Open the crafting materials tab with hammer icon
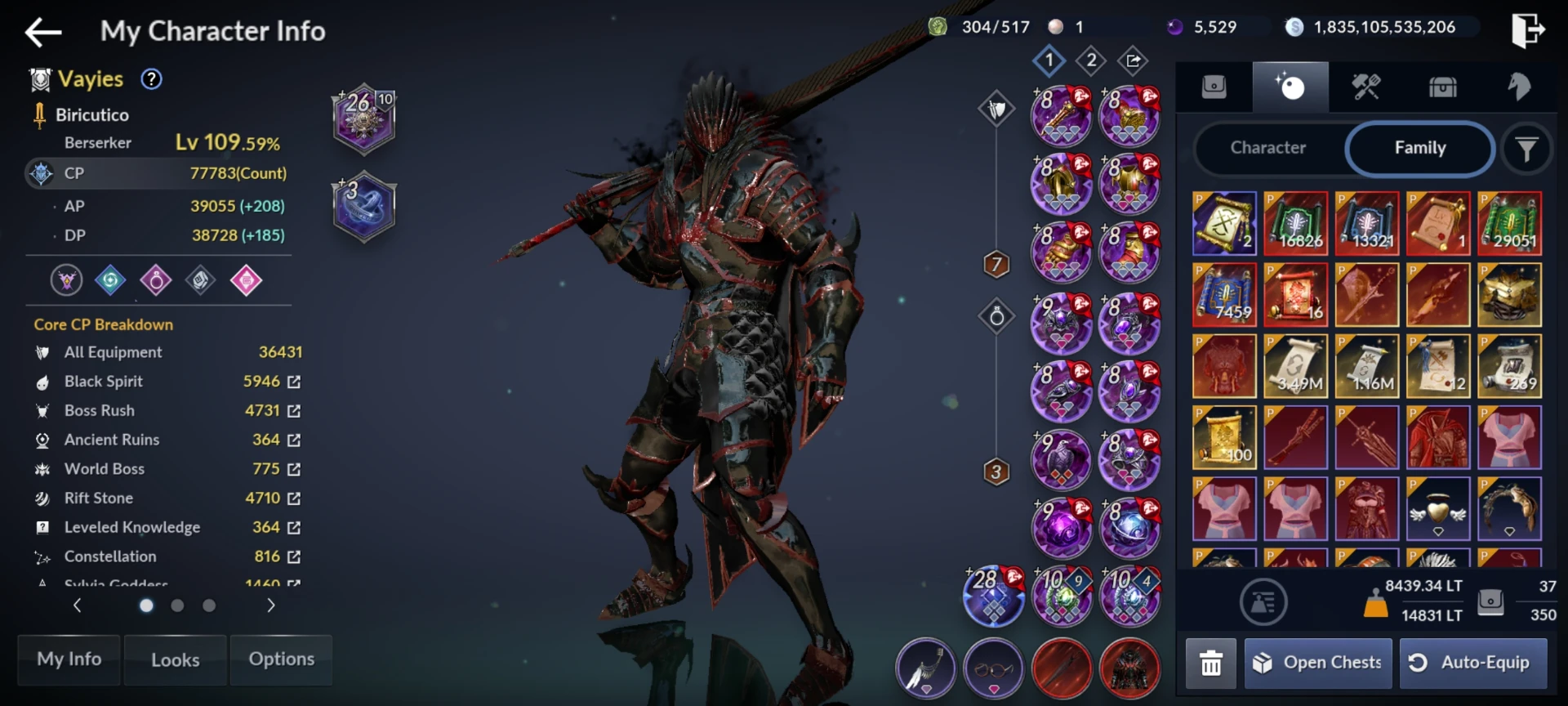Image resolution: width=1568 pixels, height=706 pixels. [x=1366, y=86]
